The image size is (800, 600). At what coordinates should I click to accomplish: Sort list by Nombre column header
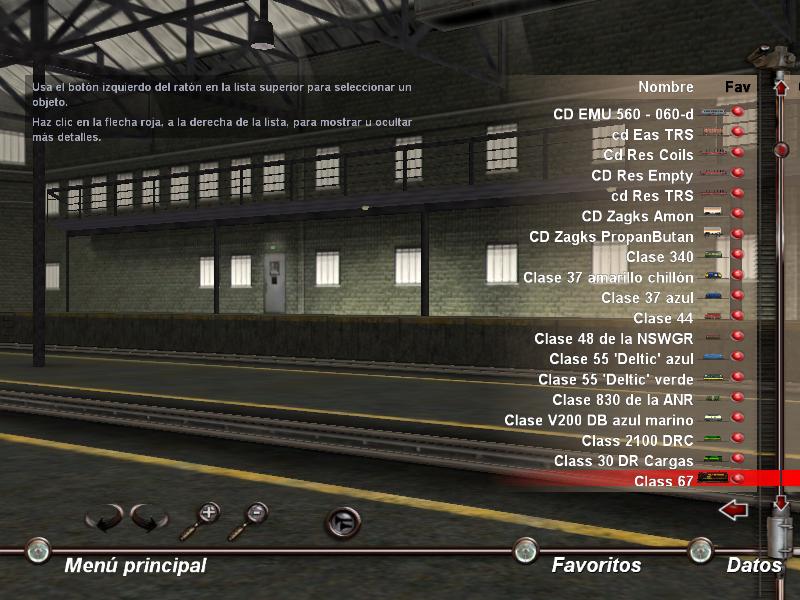click(666, 87)
